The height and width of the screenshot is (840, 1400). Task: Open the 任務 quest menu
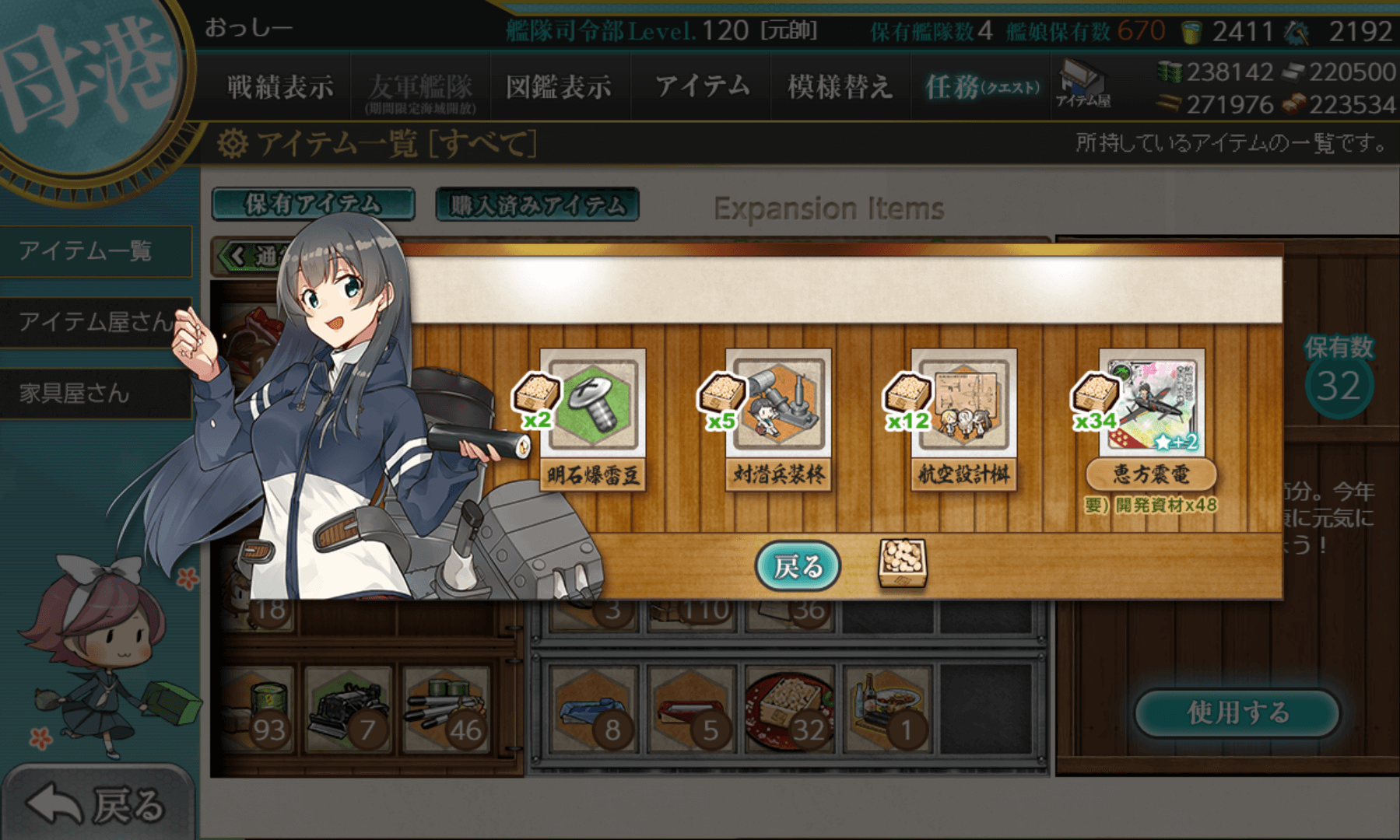pos(982,86)
